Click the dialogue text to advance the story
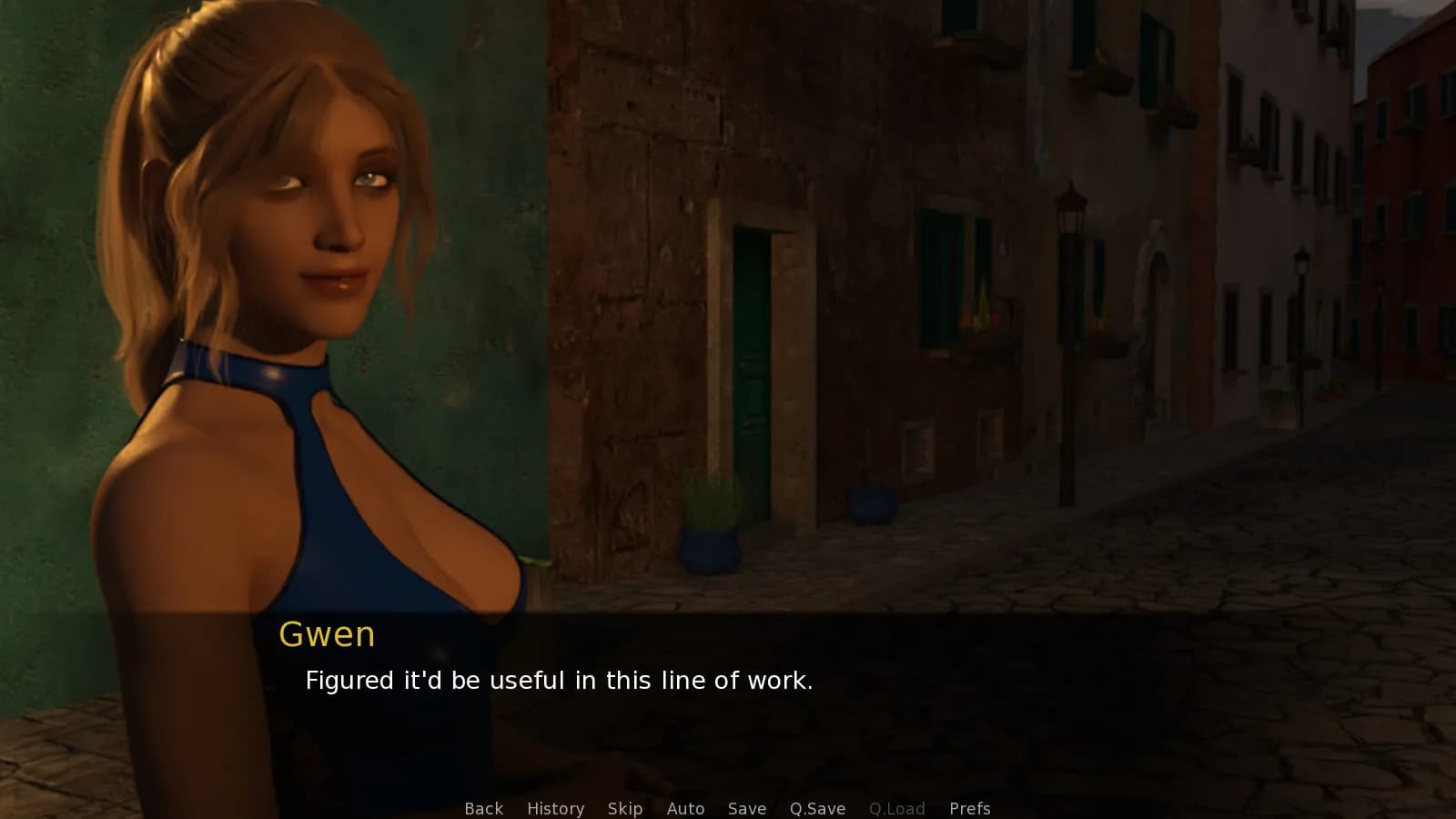Screen dimensions: 1456x819 [x=559, y=680]
